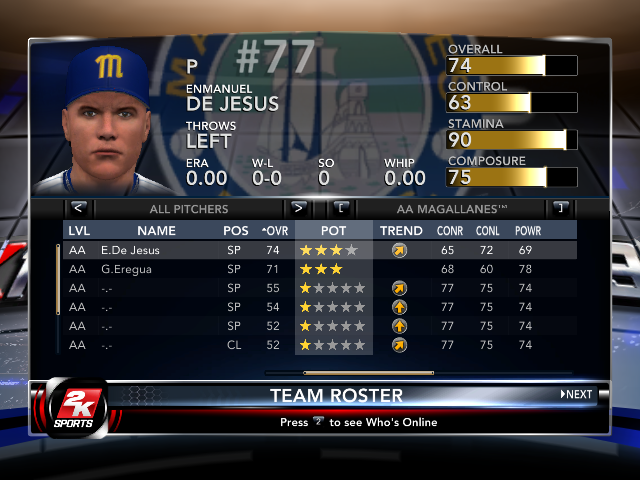Image resolution: width=640 pixels, height=480 pixels.
Task: Sort the roster by OVR column
Action: click(273, 231)
